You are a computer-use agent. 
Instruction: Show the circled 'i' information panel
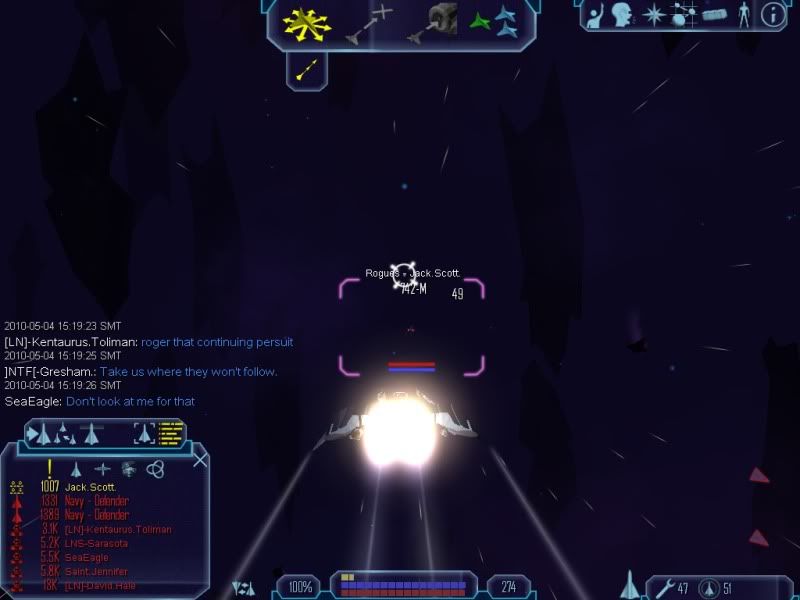tap(772, 15)
